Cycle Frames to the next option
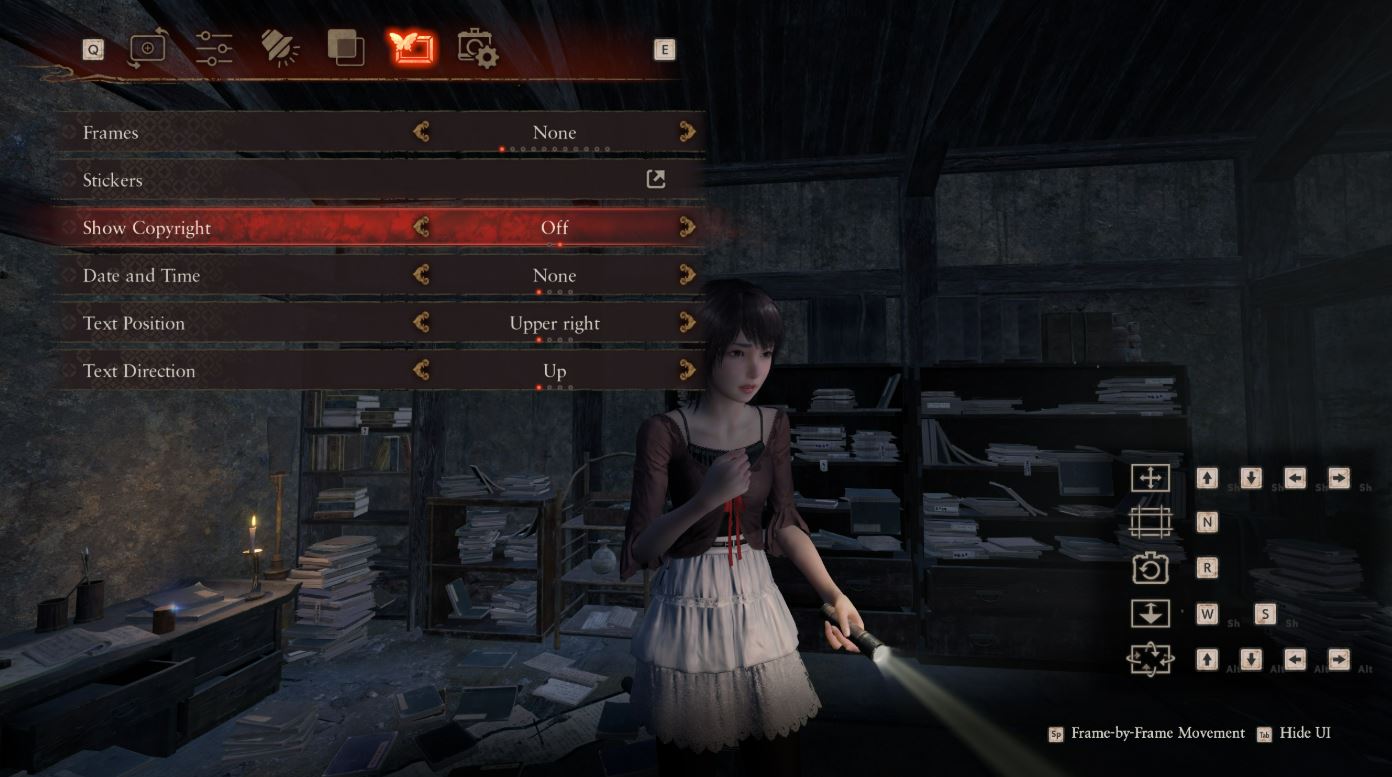Viewport: 1392px width, 777px height. [x=687, y=132]
